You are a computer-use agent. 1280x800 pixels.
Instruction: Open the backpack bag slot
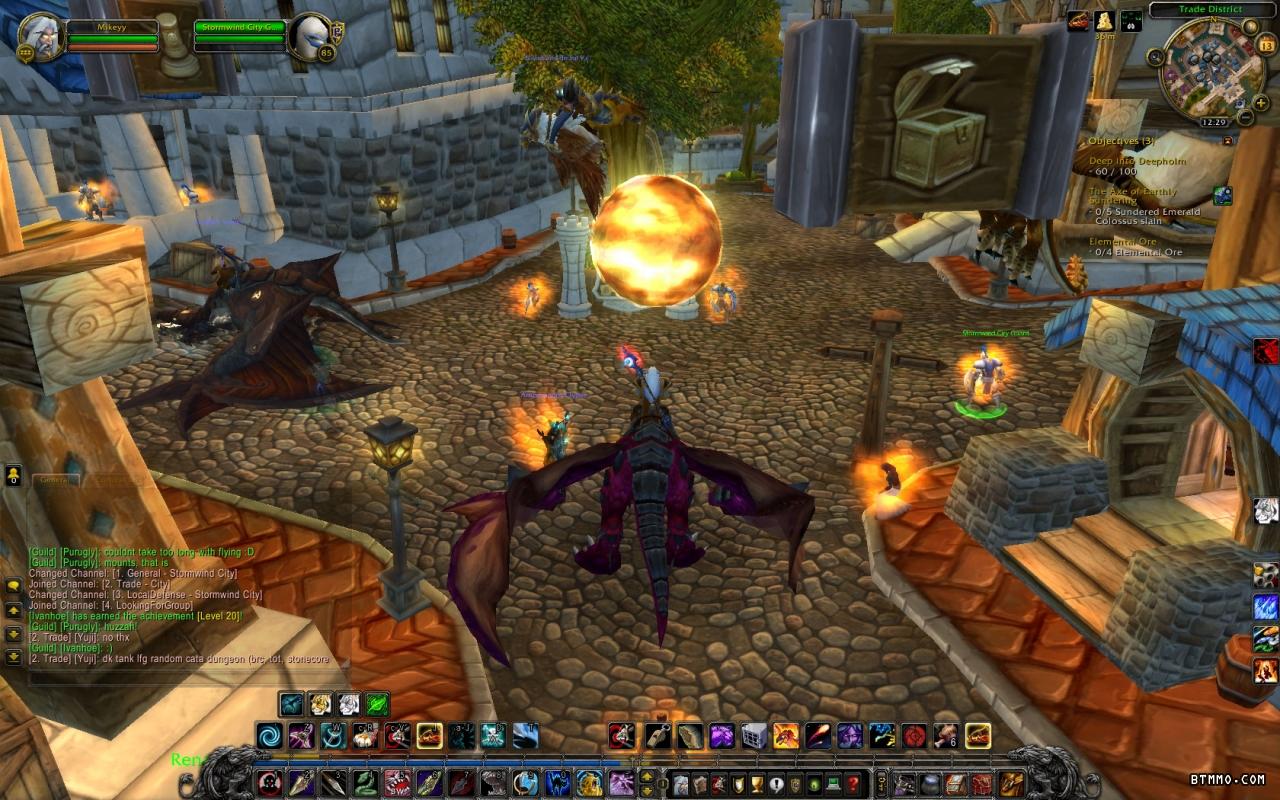1012,783
